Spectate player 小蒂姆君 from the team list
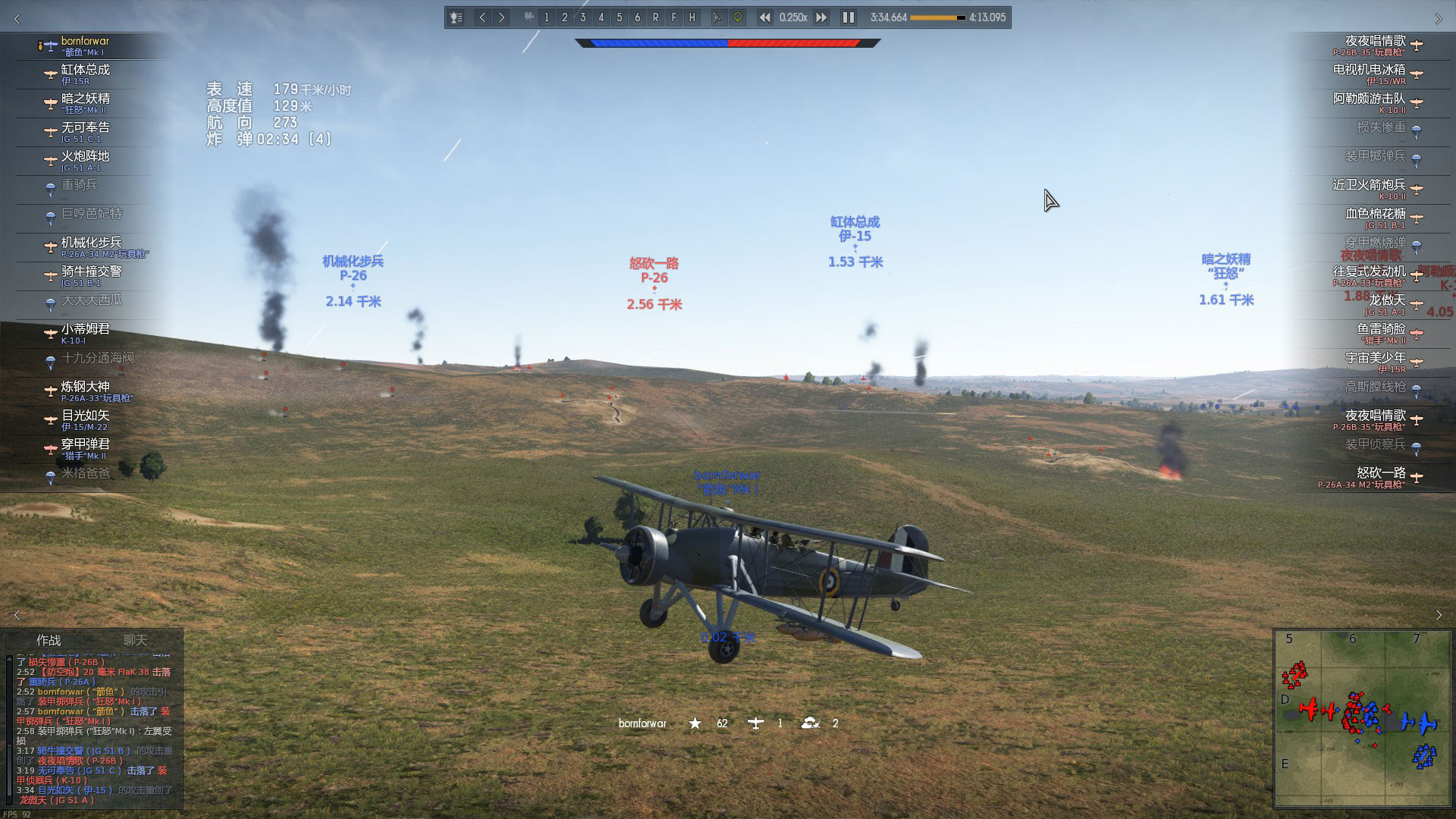This screenshot has height=819, width=1456. click(85, 333)
